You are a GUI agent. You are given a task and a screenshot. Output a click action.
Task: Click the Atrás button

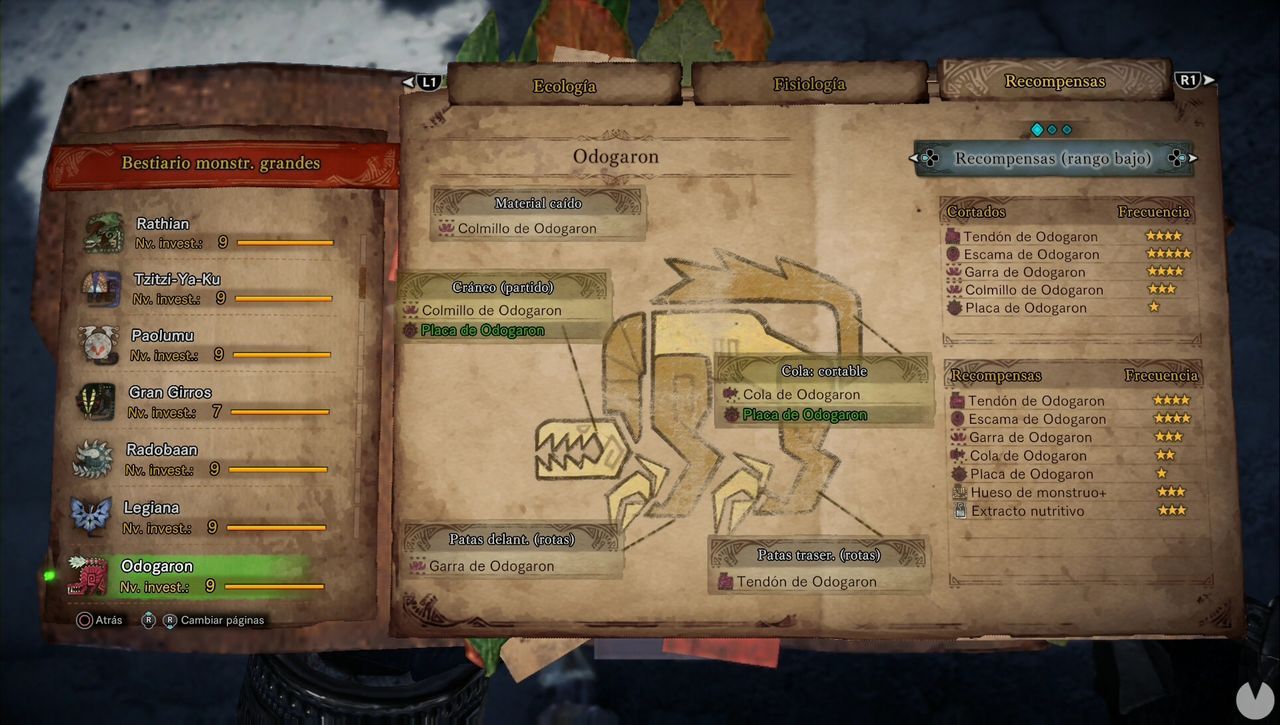click(100, 620)
